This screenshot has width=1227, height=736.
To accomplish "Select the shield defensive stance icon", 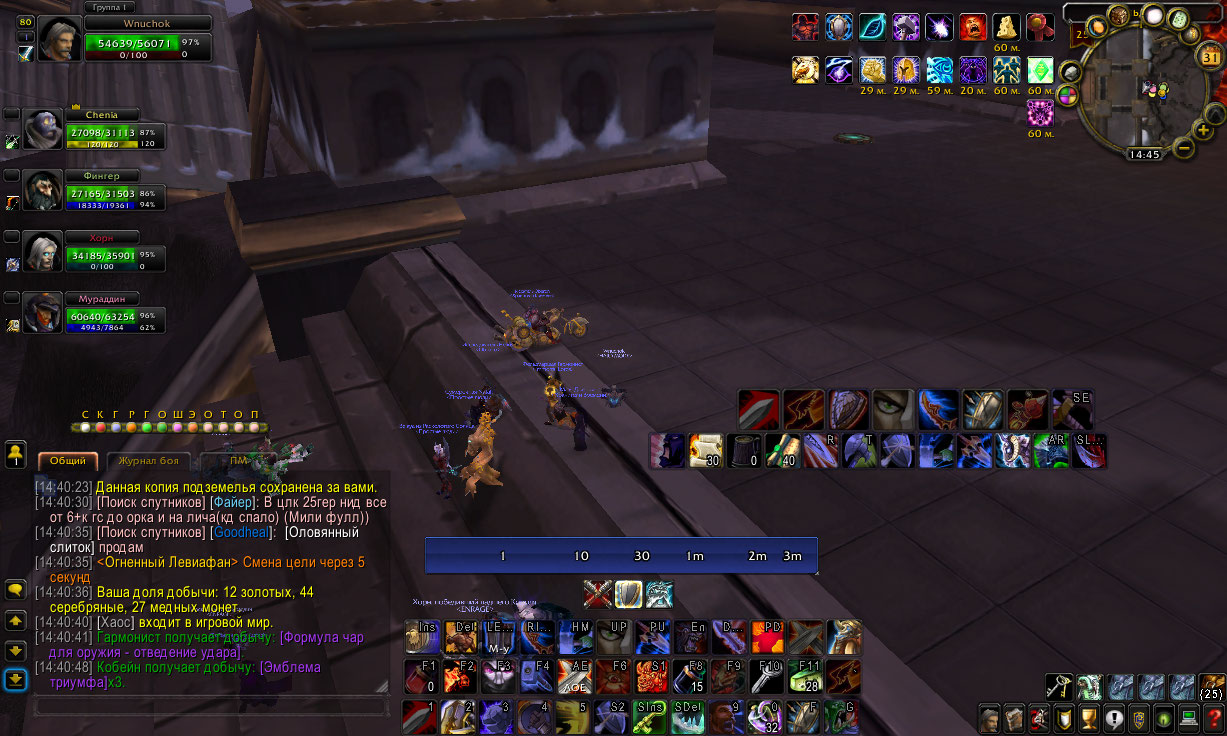I will pyautogui.click(x=628, y=594).
